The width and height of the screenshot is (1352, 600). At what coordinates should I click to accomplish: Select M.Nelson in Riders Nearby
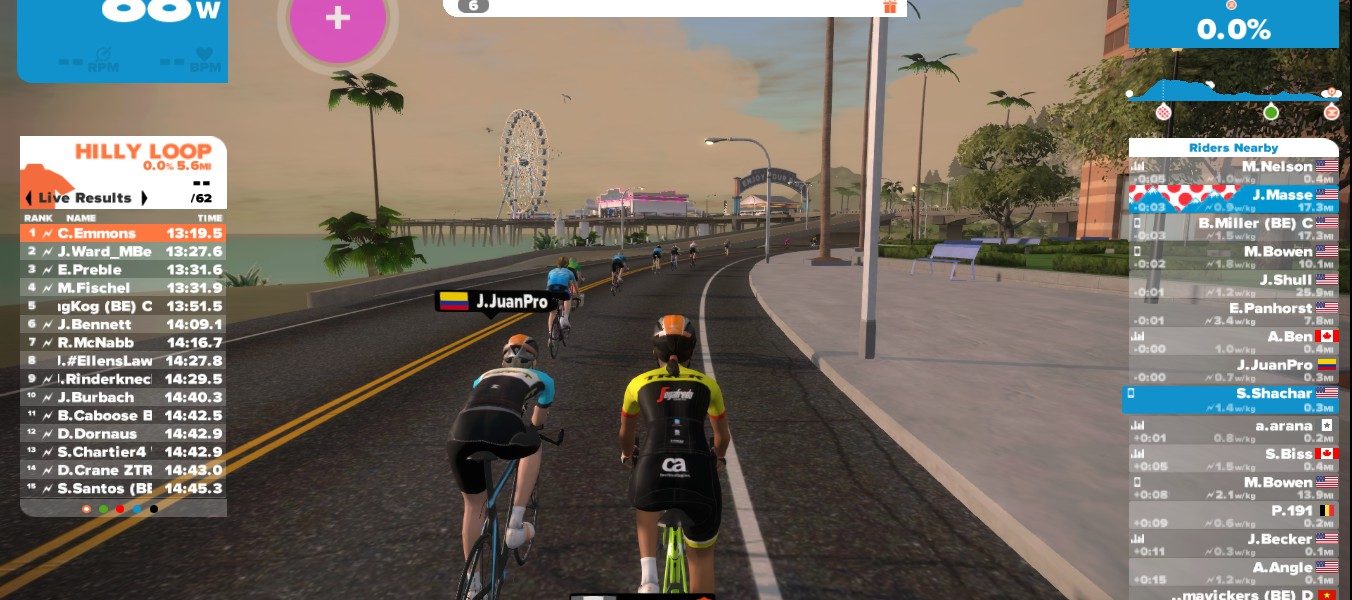point(1234,172)
